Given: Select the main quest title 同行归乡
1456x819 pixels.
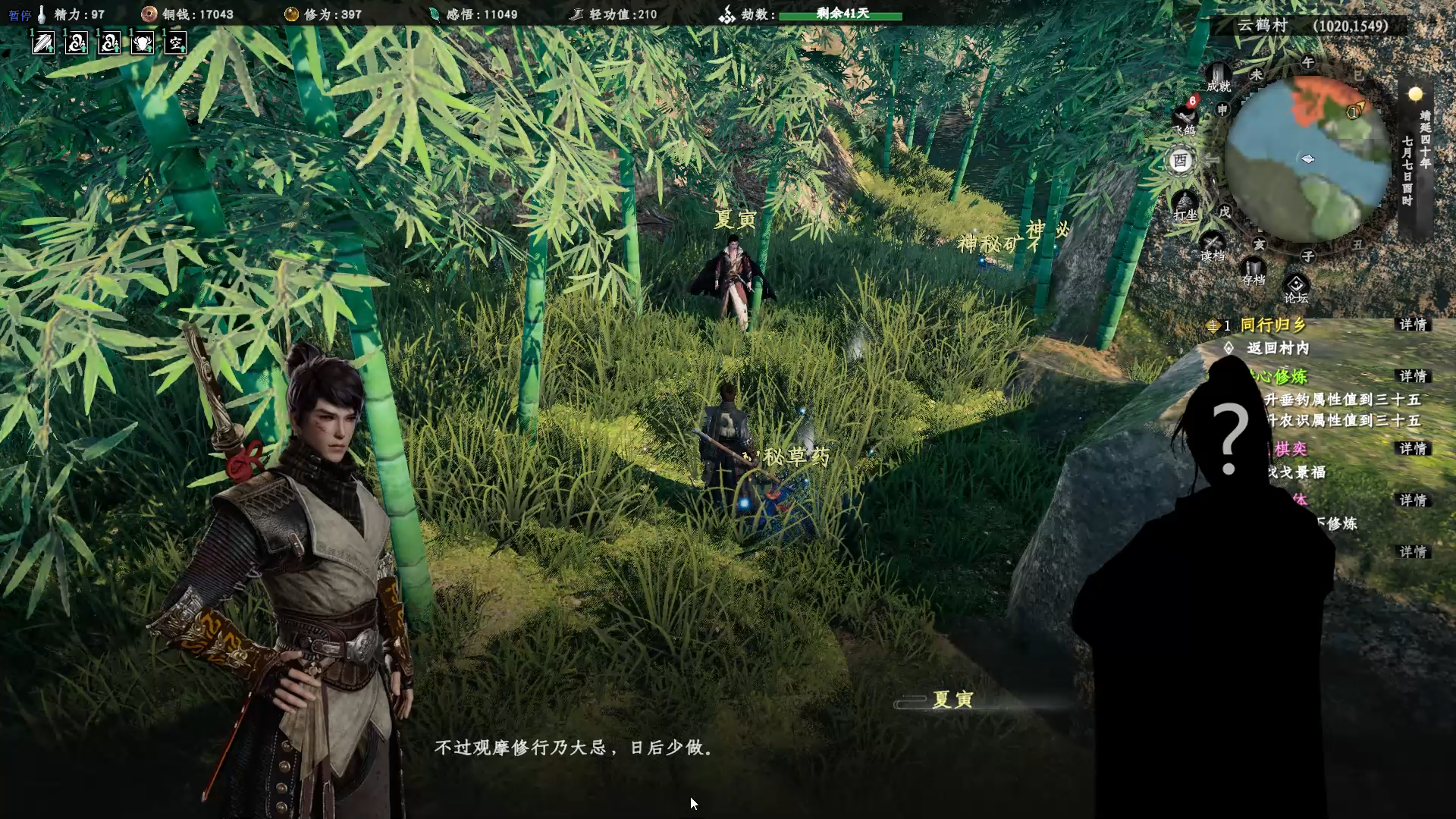Looking at the screenshot, I should (x=1273, y=325).
